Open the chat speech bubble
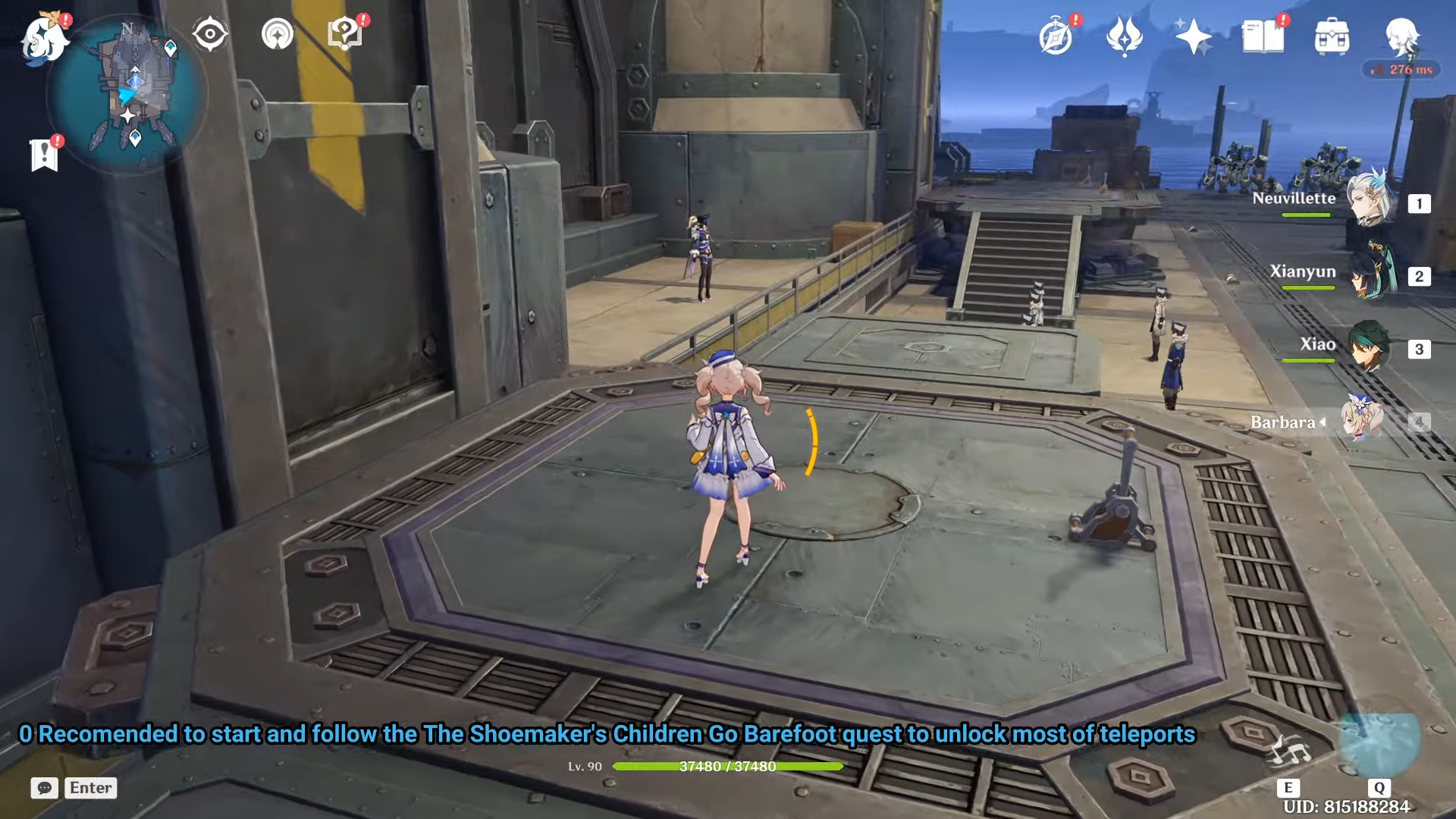The width and height of the screenshot is (1456, 819). point(45,788)
